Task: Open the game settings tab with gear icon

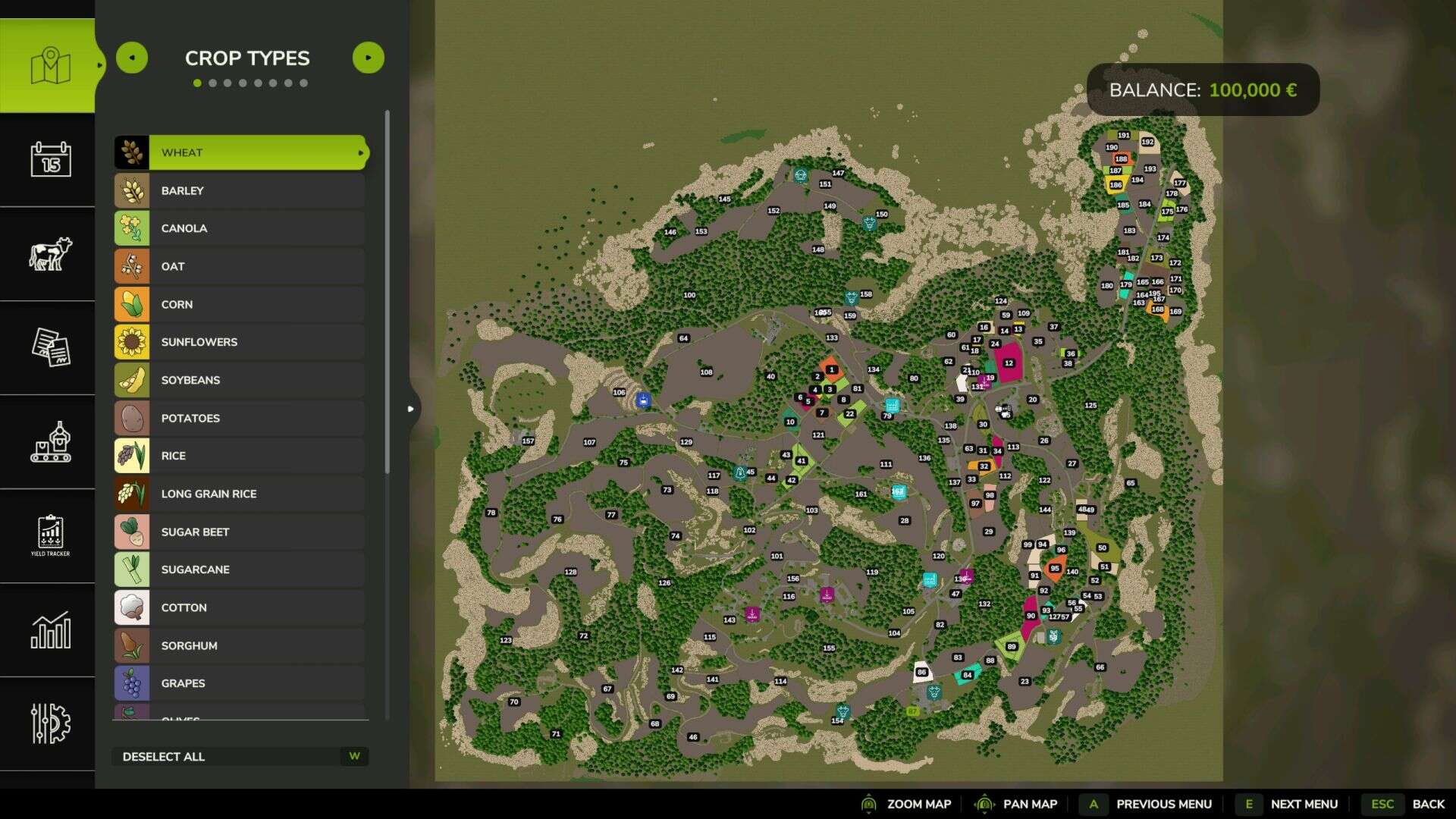Action: pos(50,723)
